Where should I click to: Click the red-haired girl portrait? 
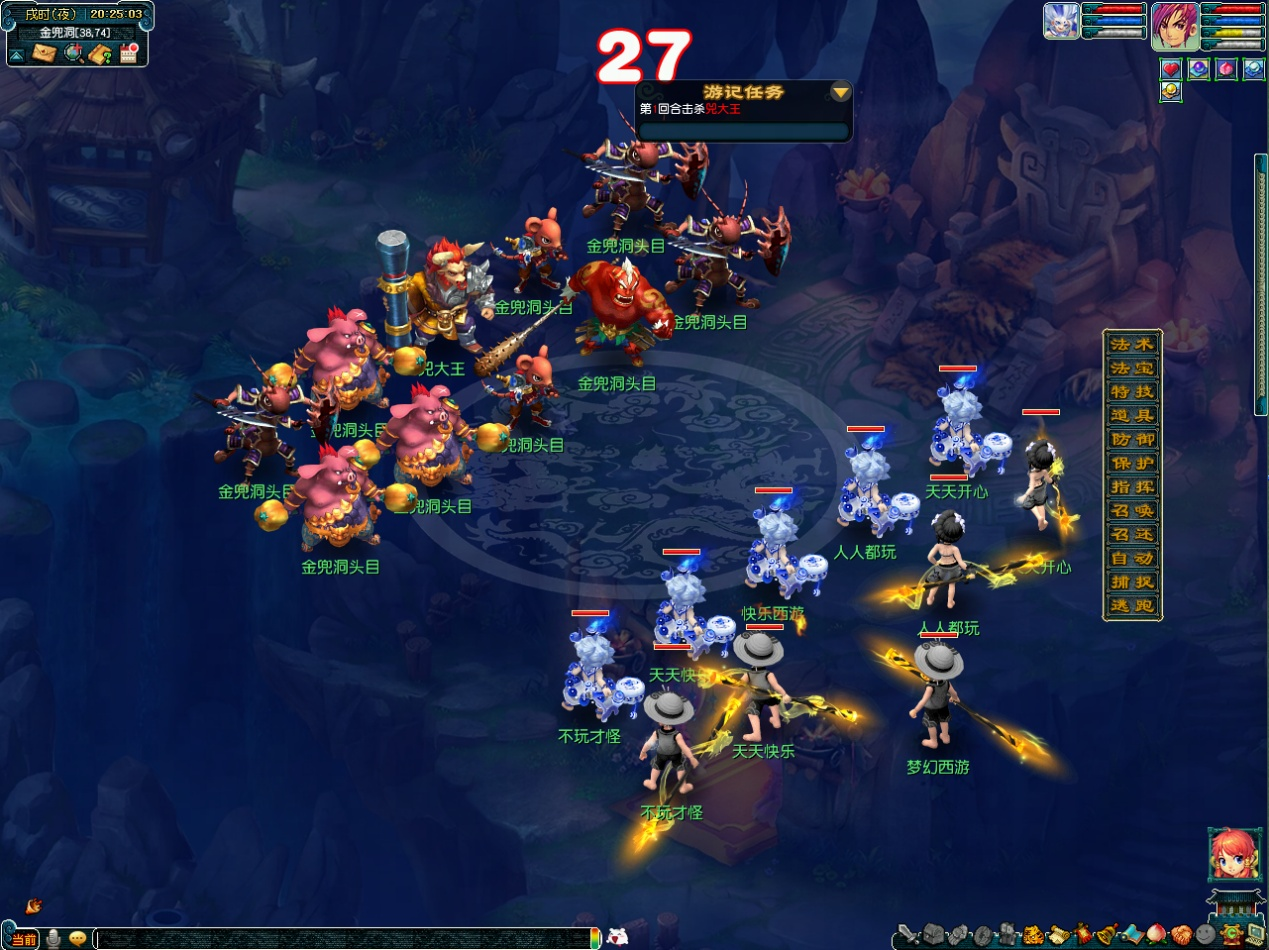coord(1228,854)
